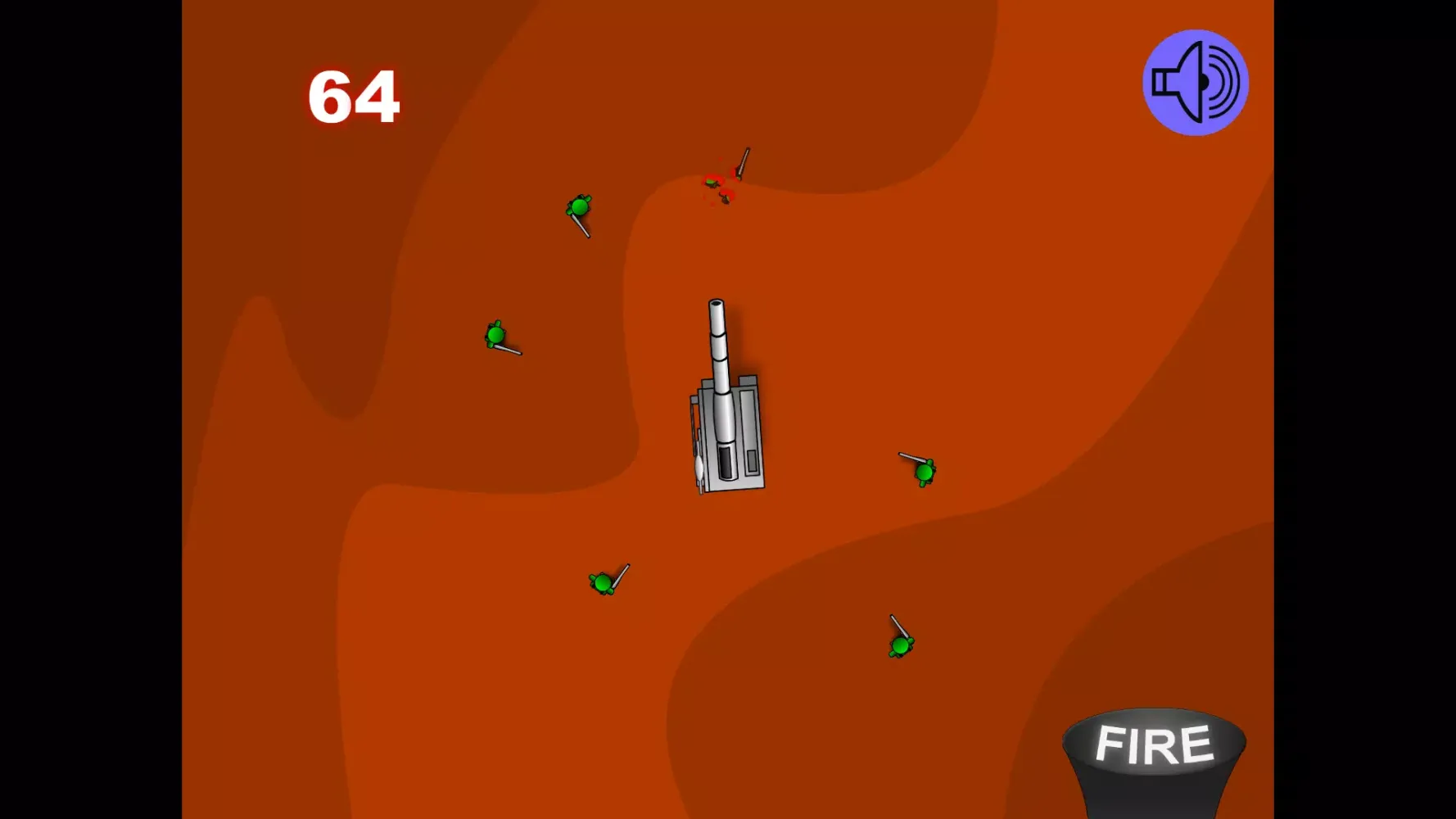1456x819 pixels.
Task: Click the score number 64
Action: click(355, 97)
